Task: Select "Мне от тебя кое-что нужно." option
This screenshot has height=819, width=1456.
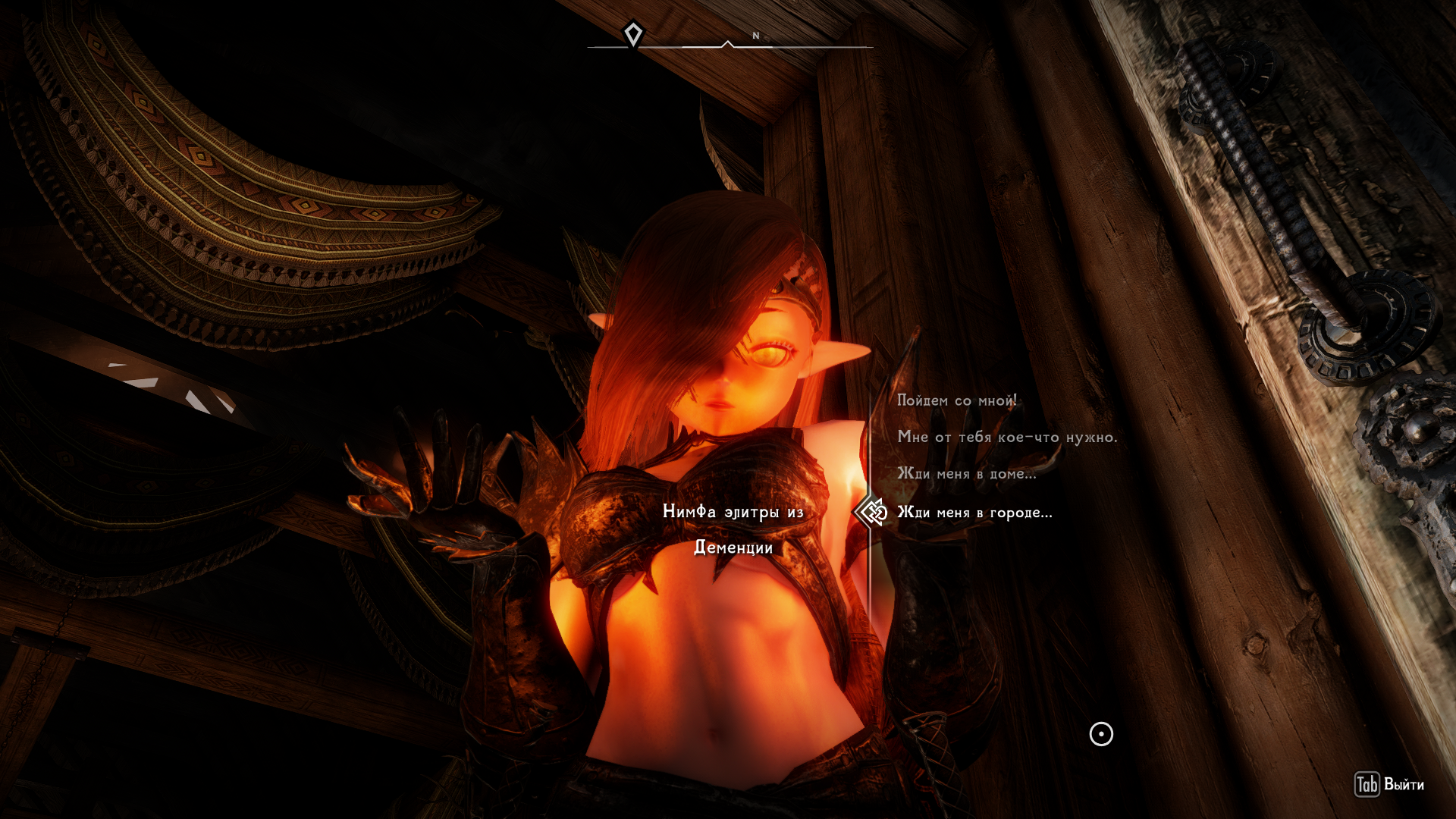Action: point(1007,437)
